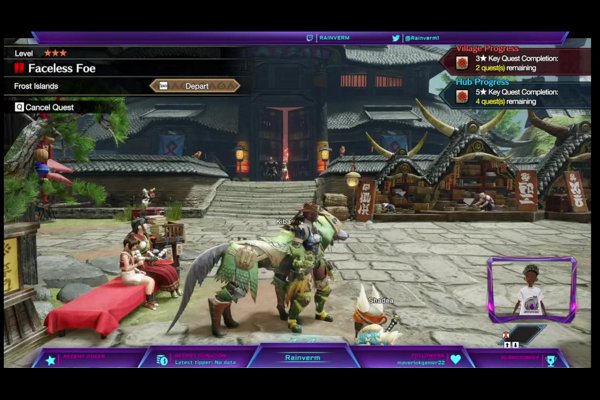Click the streamer webcam frame
The image size is (600, 400).
point(531,288)
